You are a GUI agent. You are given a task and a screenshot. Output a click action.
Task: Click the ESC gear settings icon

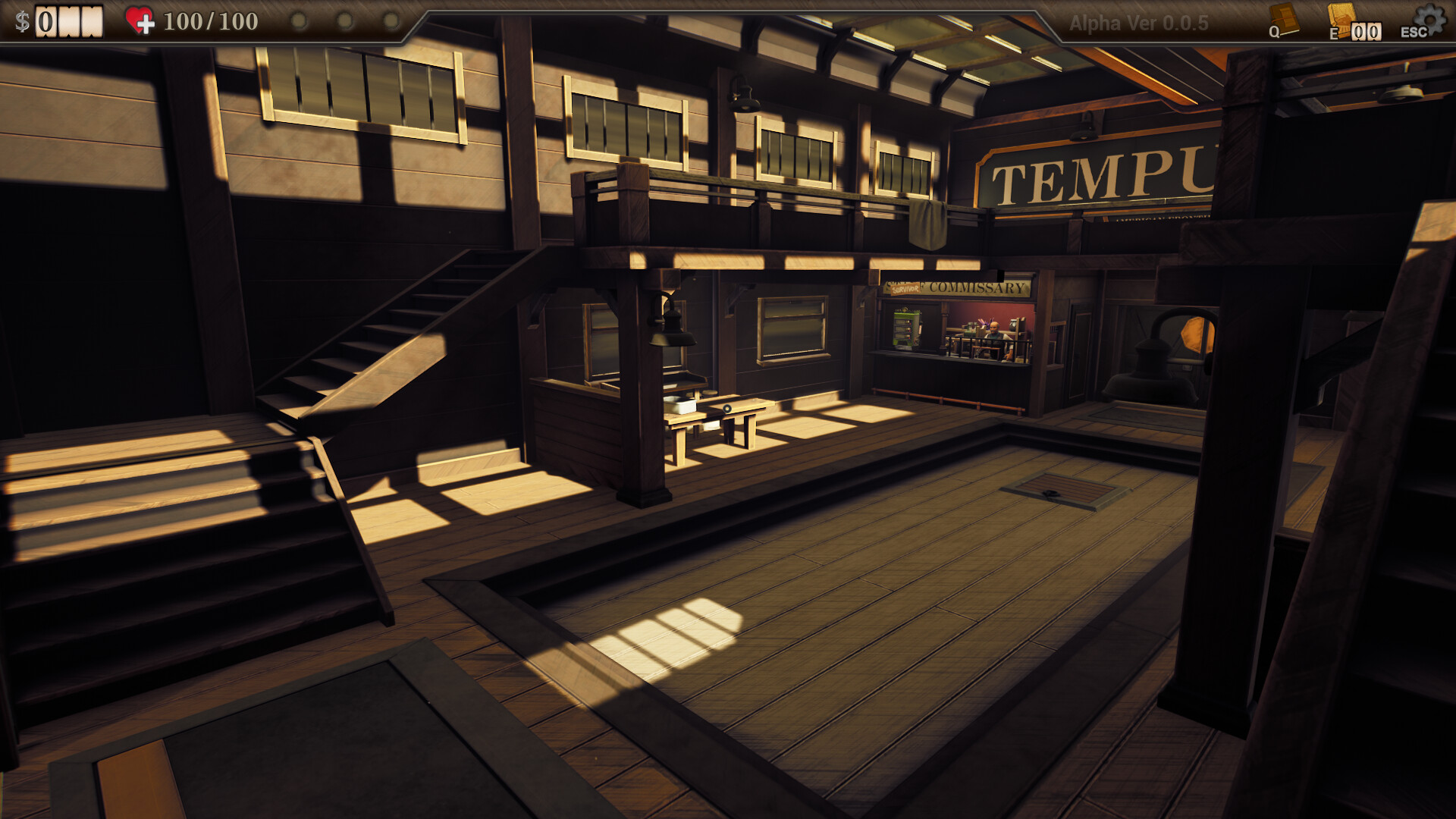[x=1432, y=17]
